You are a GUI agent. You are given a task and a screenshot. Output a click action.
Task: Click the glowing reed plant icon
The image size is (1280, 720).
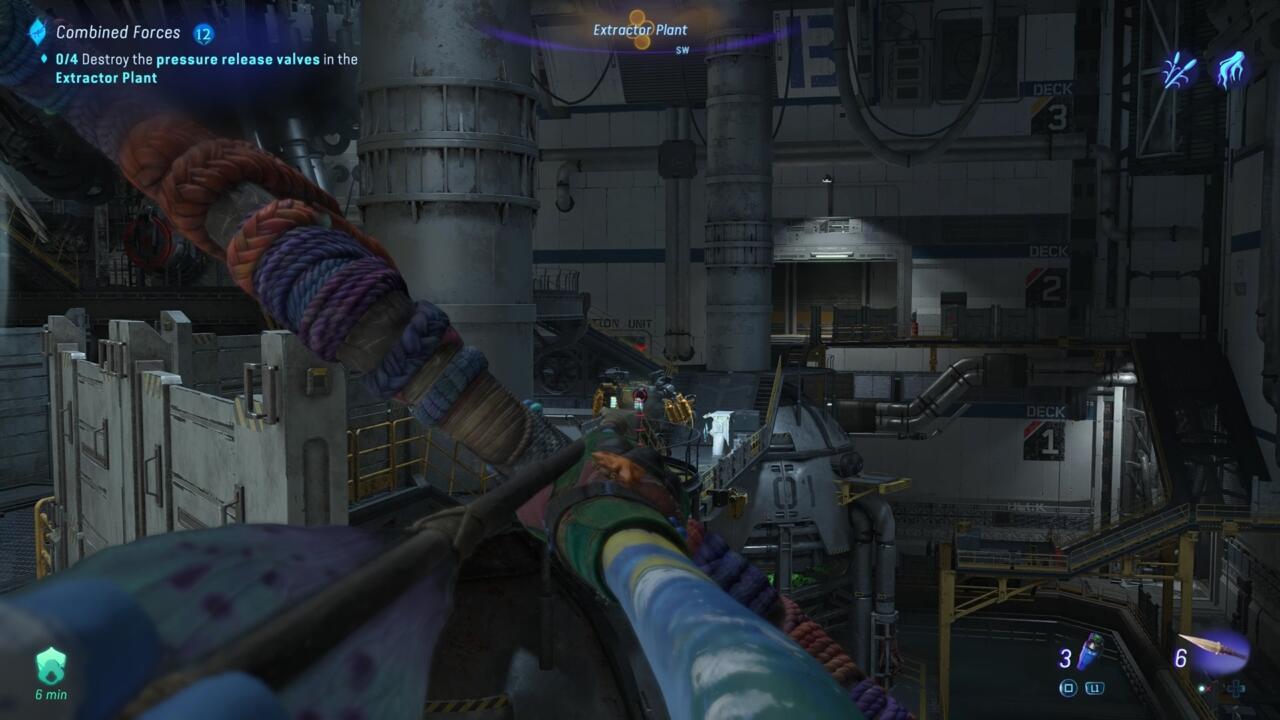[x=1180, y=70]
